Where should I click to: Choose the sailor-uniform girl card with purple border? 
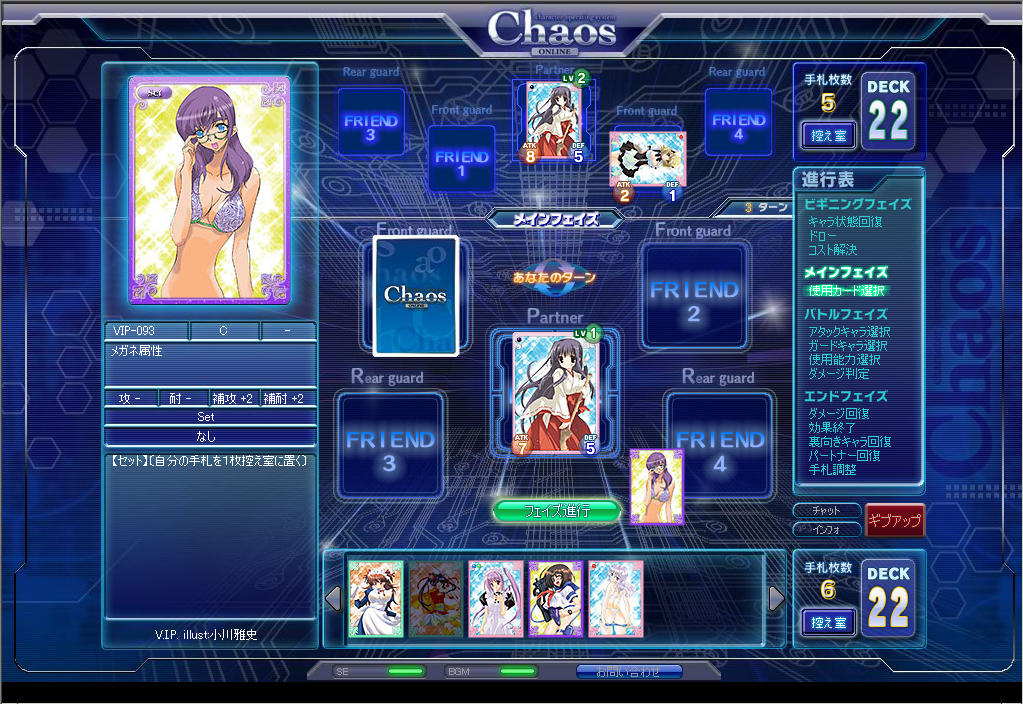[555, 598]
